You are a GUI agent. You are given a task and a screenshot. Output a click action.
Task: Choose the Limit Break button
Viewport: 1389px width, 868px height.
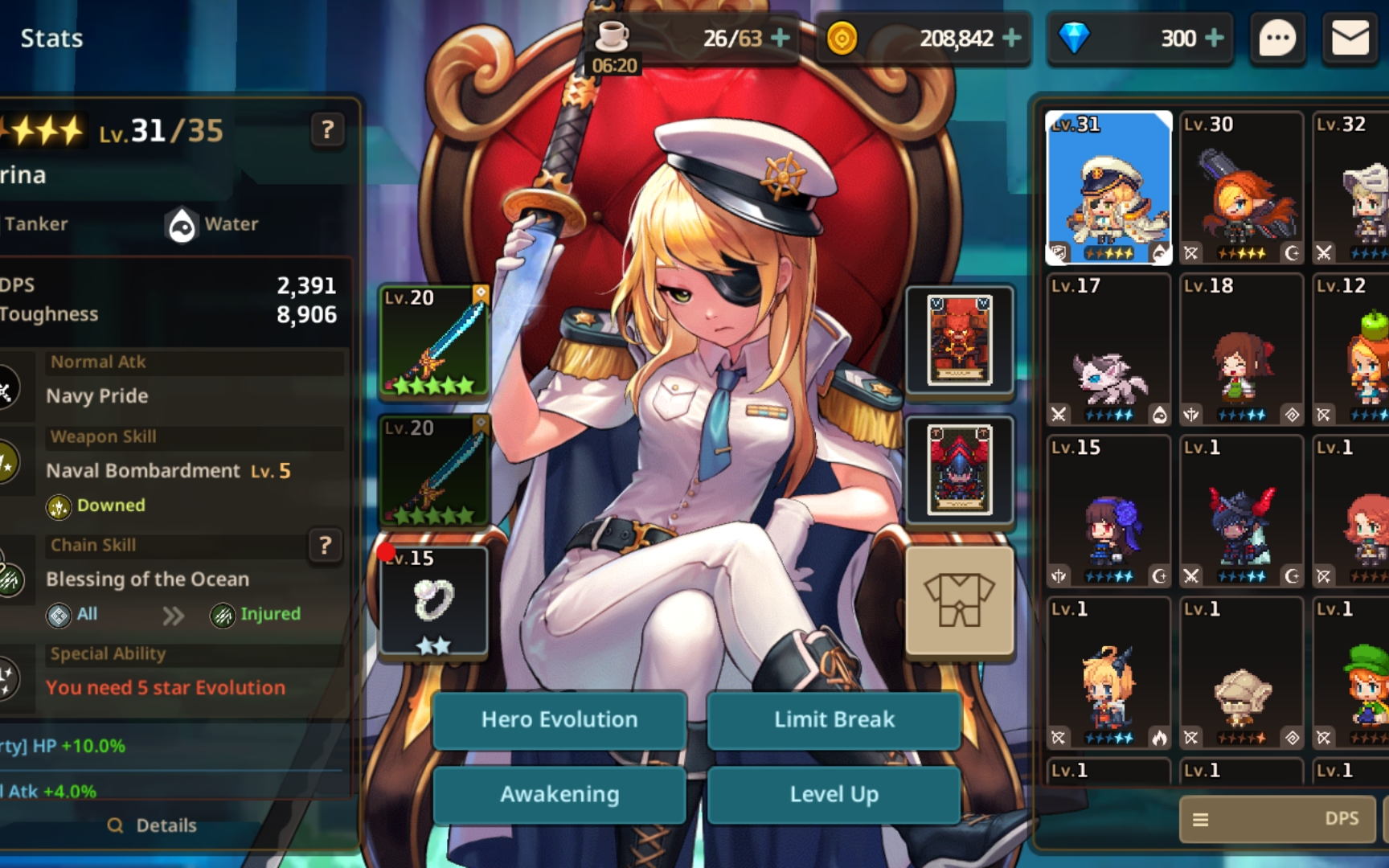coord(834,719)
